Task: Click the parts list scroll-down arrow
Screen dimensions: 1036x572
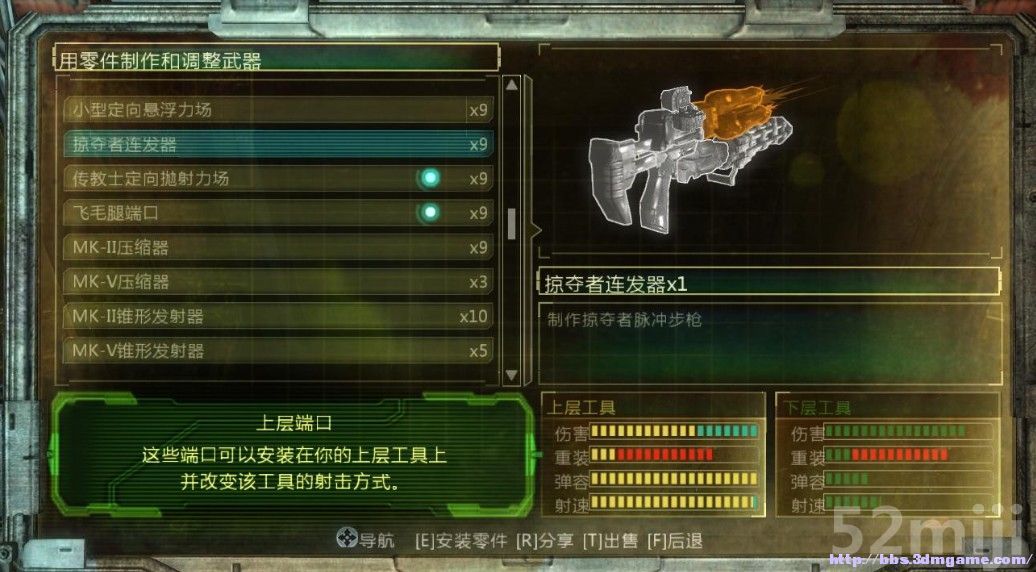Action: [x=512, y=375]
